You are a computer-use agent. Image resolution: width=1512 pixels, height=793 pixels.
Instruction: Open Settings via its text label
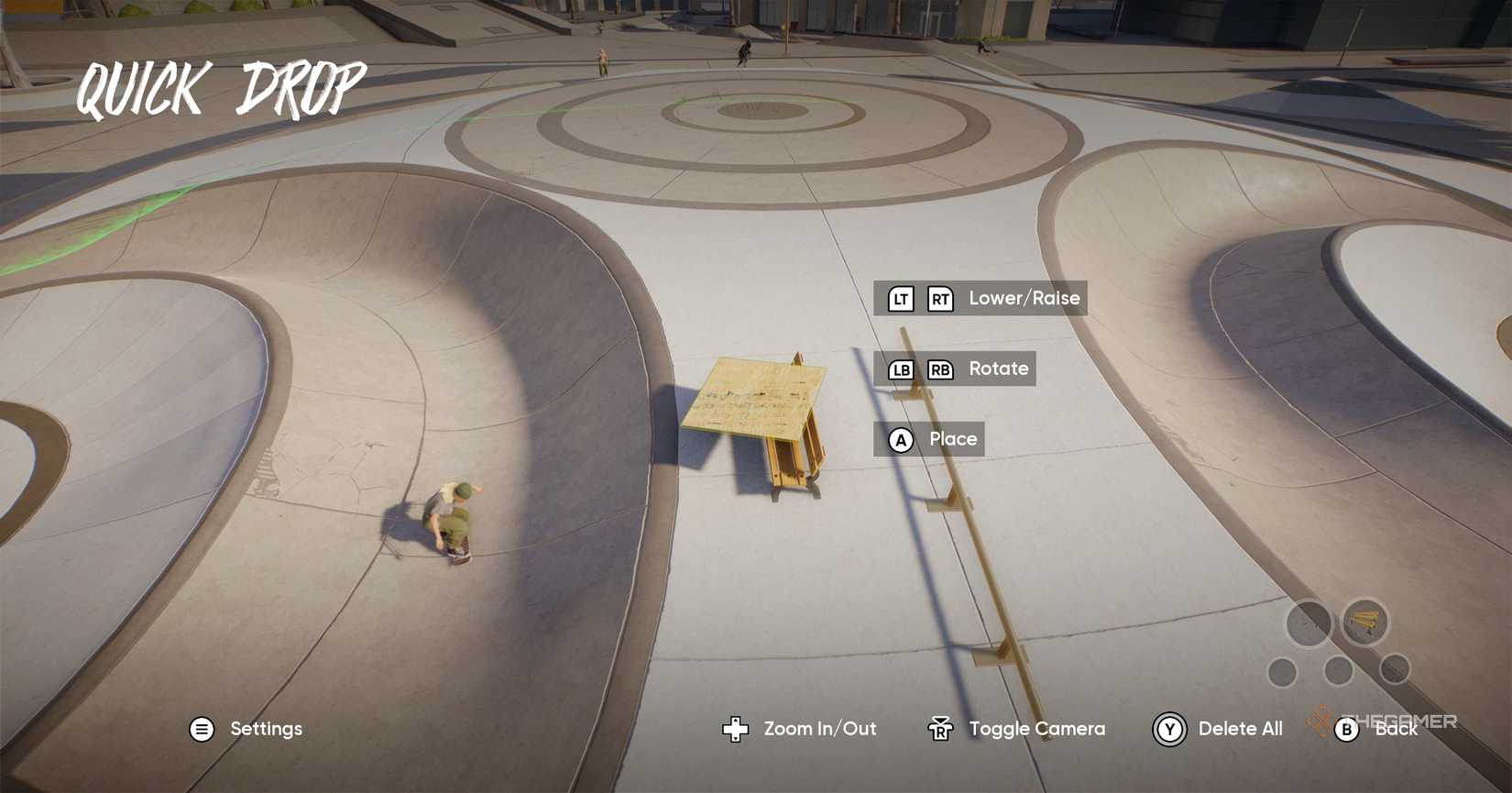point(266,729)
